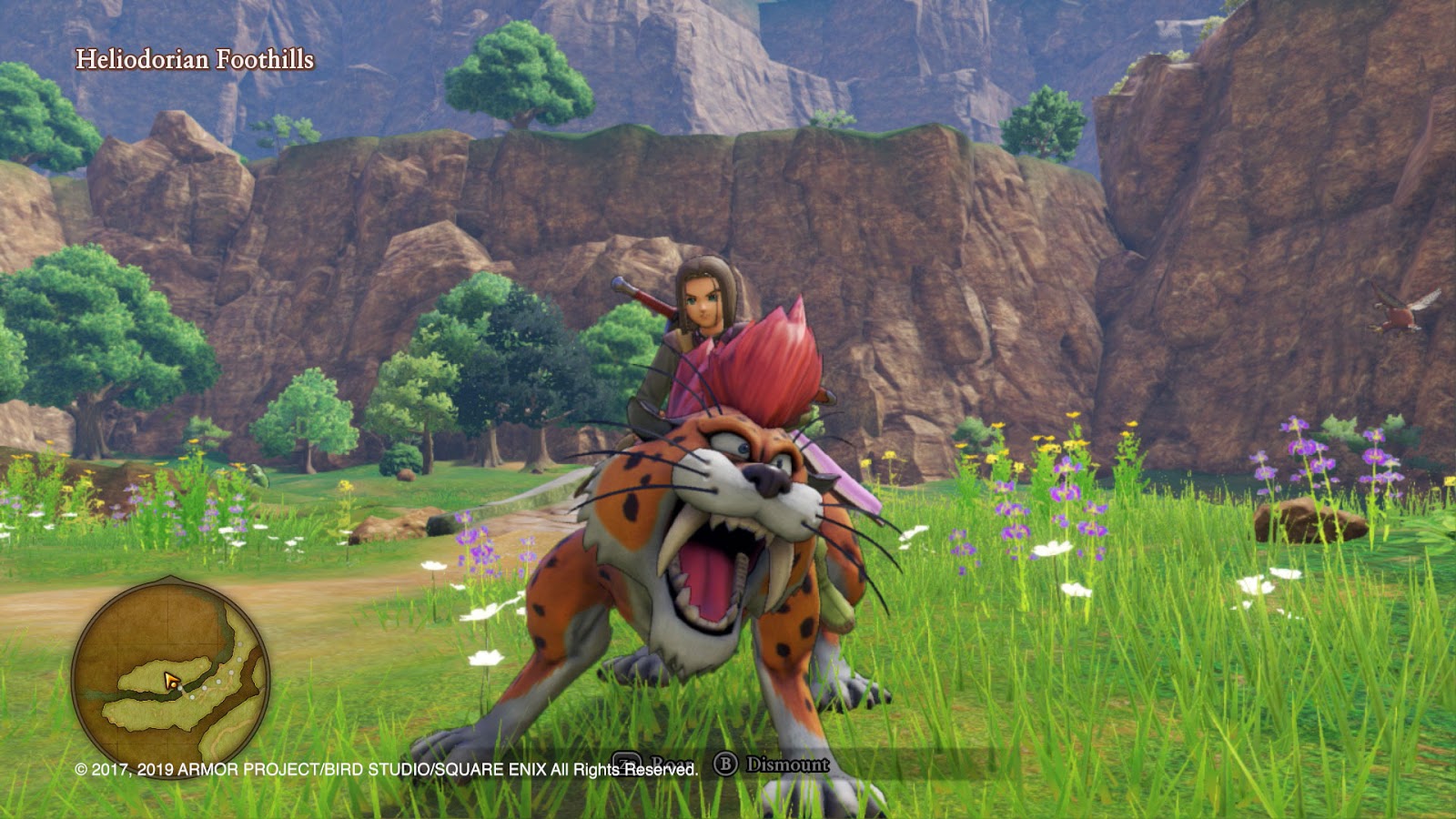Select the player arrow marker on the minimap
Image resolution: width=1456 pixels, height=819 pixels.
coord(171,680)
